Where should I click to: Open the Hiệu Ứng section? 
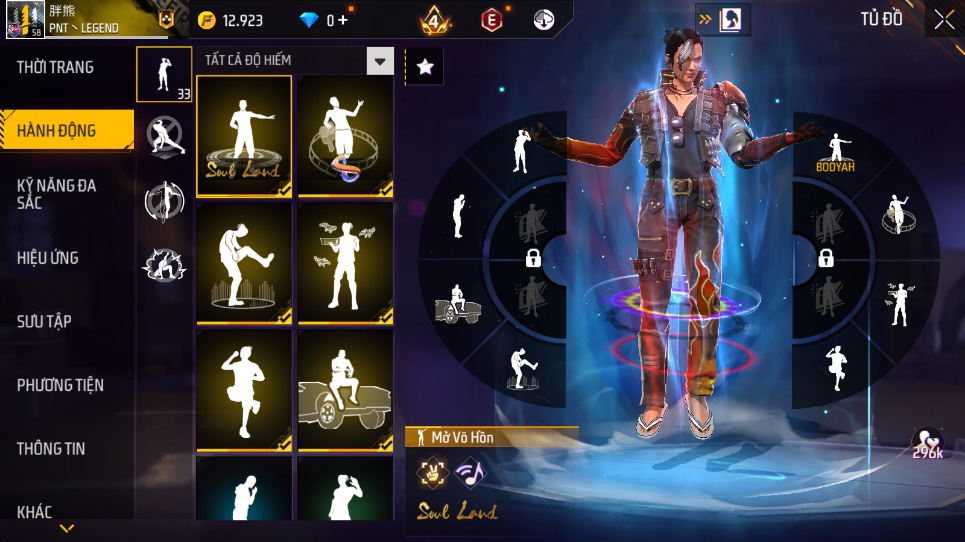point(48,258)
